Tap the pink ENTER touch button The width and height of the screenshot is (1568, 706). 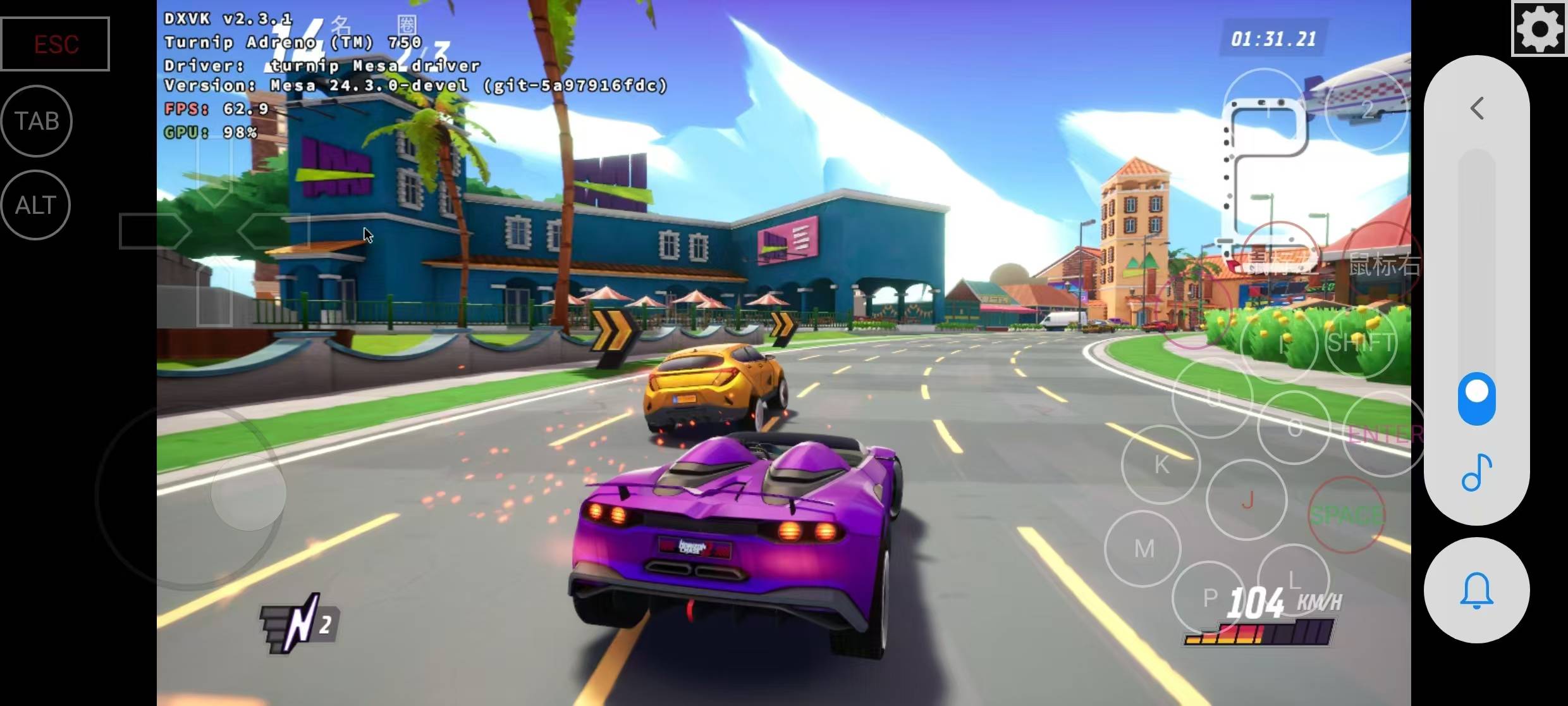click(x=1383, y=434)
